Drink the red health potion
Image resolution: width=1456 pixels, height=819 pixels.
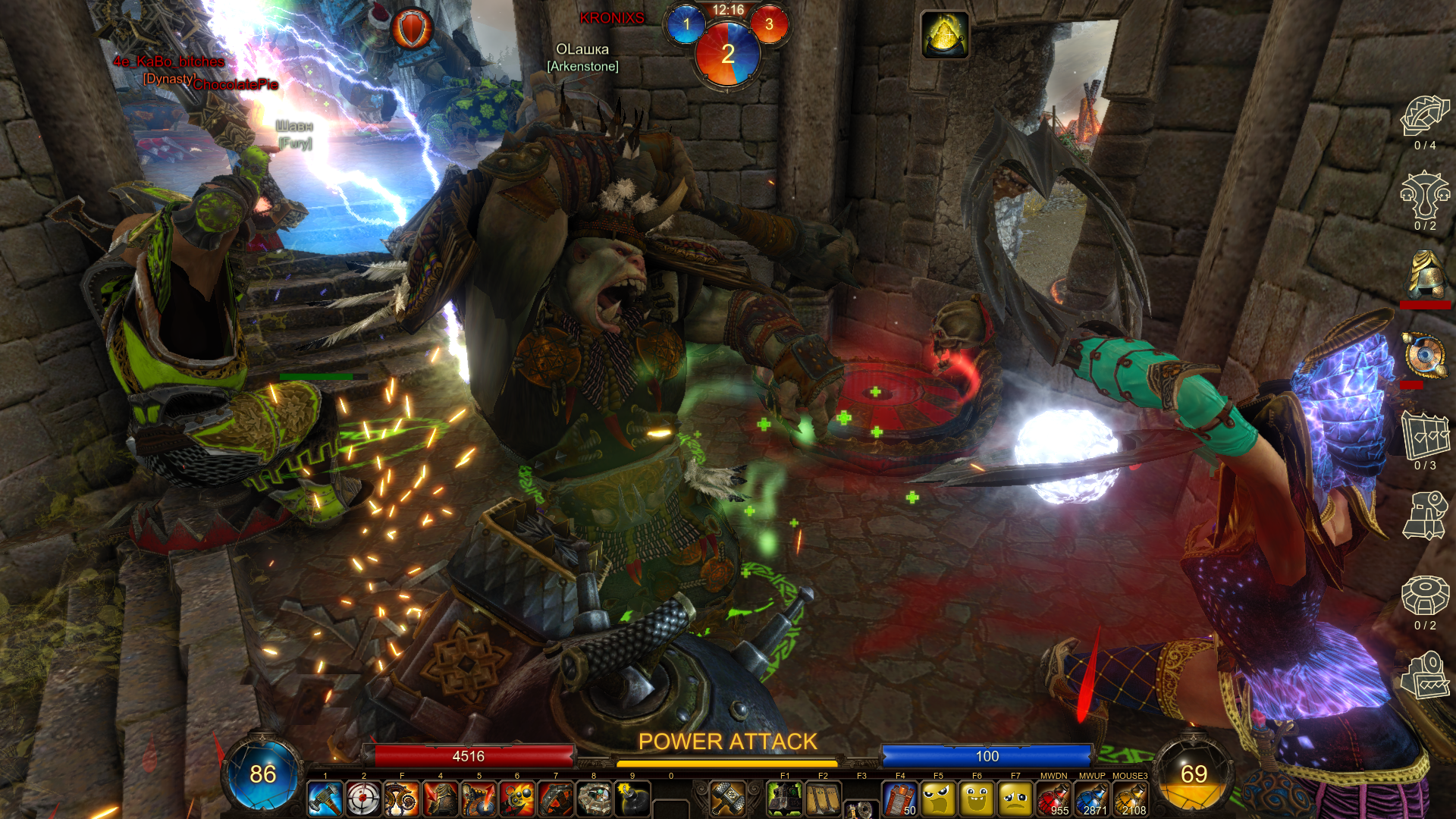click(1053, 799)
